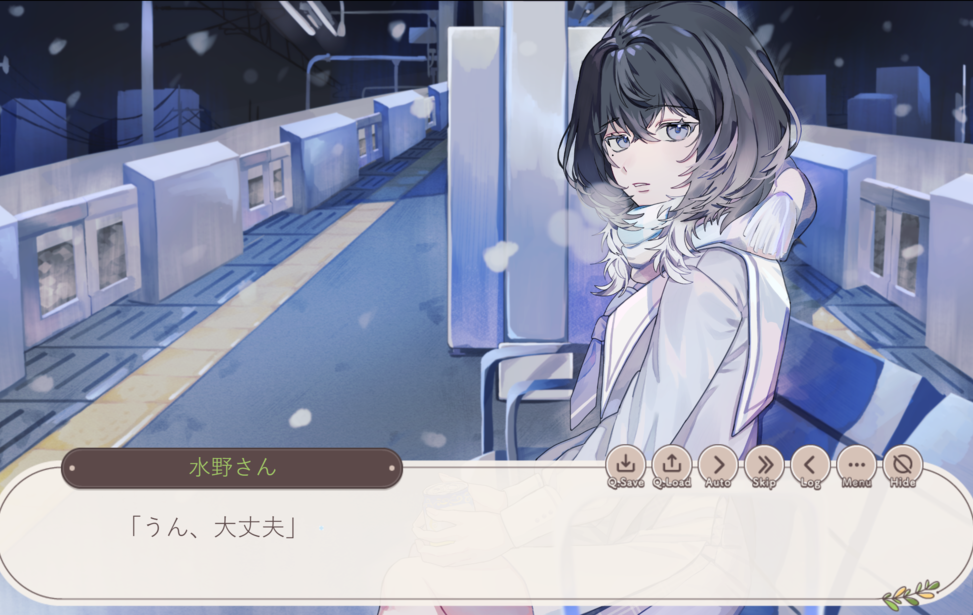
Task: Open the Menu button
Action: coord(856,465)
